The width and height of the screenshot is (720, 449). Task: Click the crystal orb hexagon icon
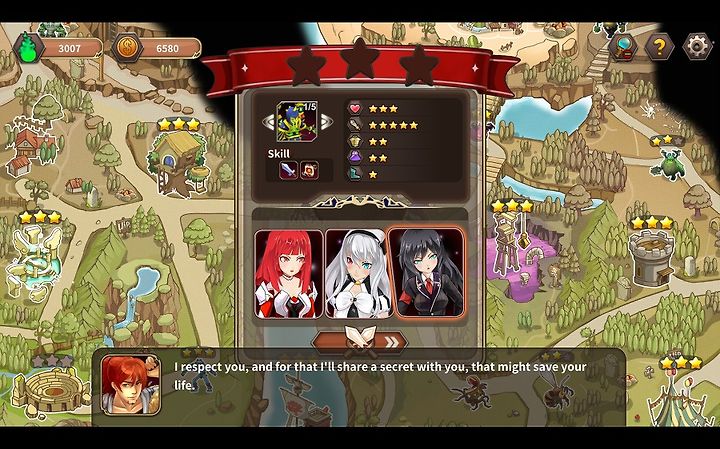click(623, 46)
